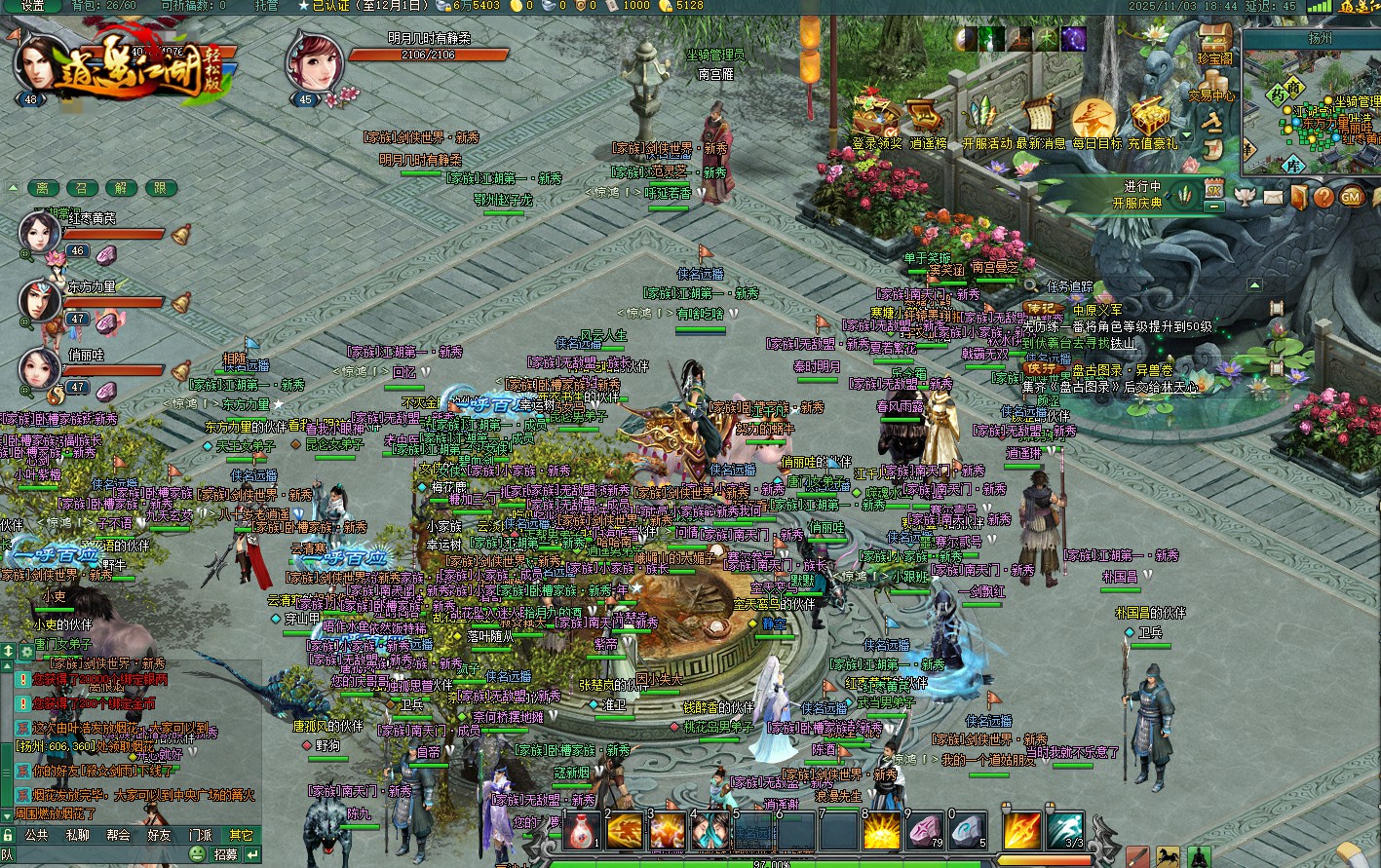This screenshot has height=868, width=1381.
Task: Click the 托管 auto-play button
Action: click(266, 6)
